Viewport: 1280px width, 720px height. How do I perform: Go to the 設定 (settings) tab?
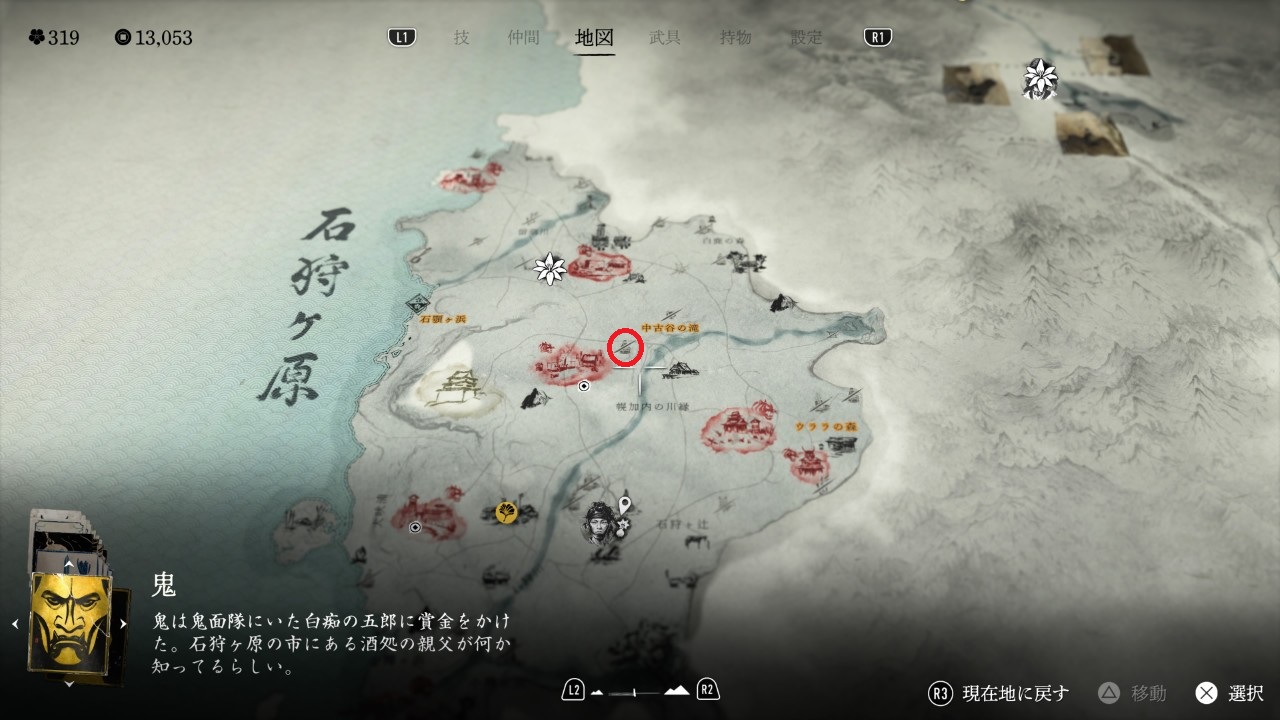pyautogui.click(x=807, y=38)
